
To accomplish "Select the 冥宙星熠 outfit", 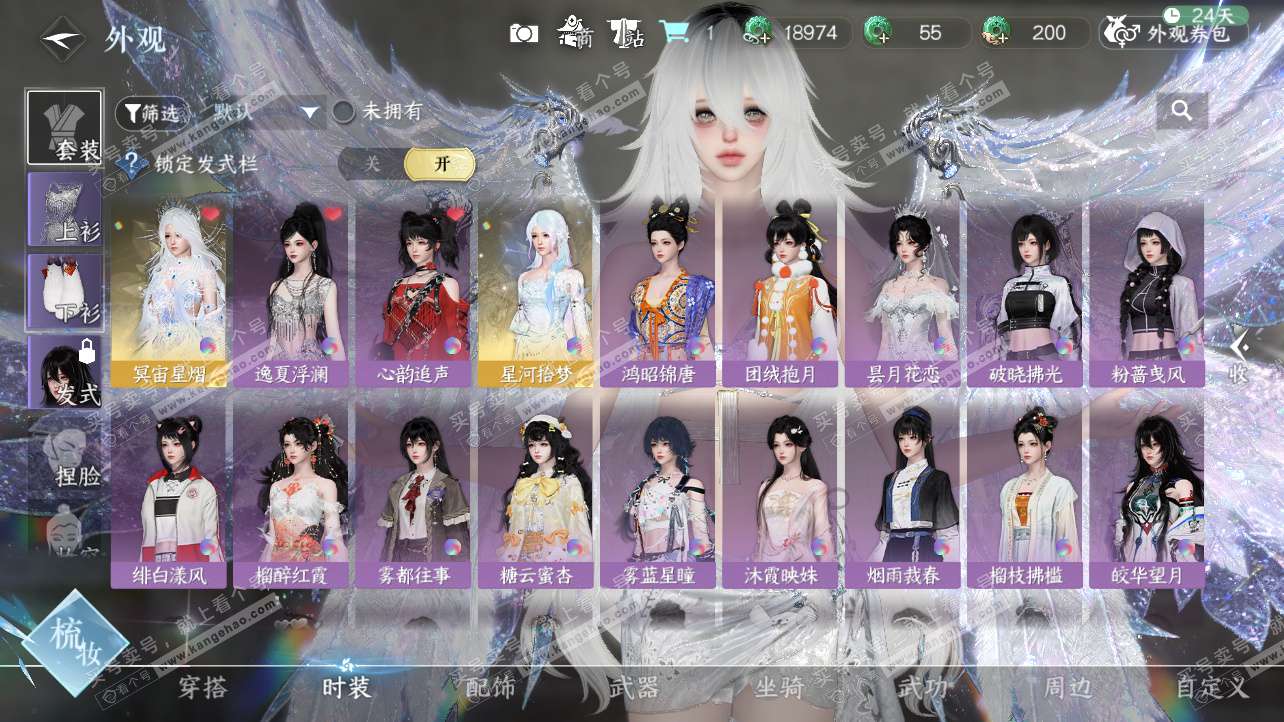I will coord(169,292).
